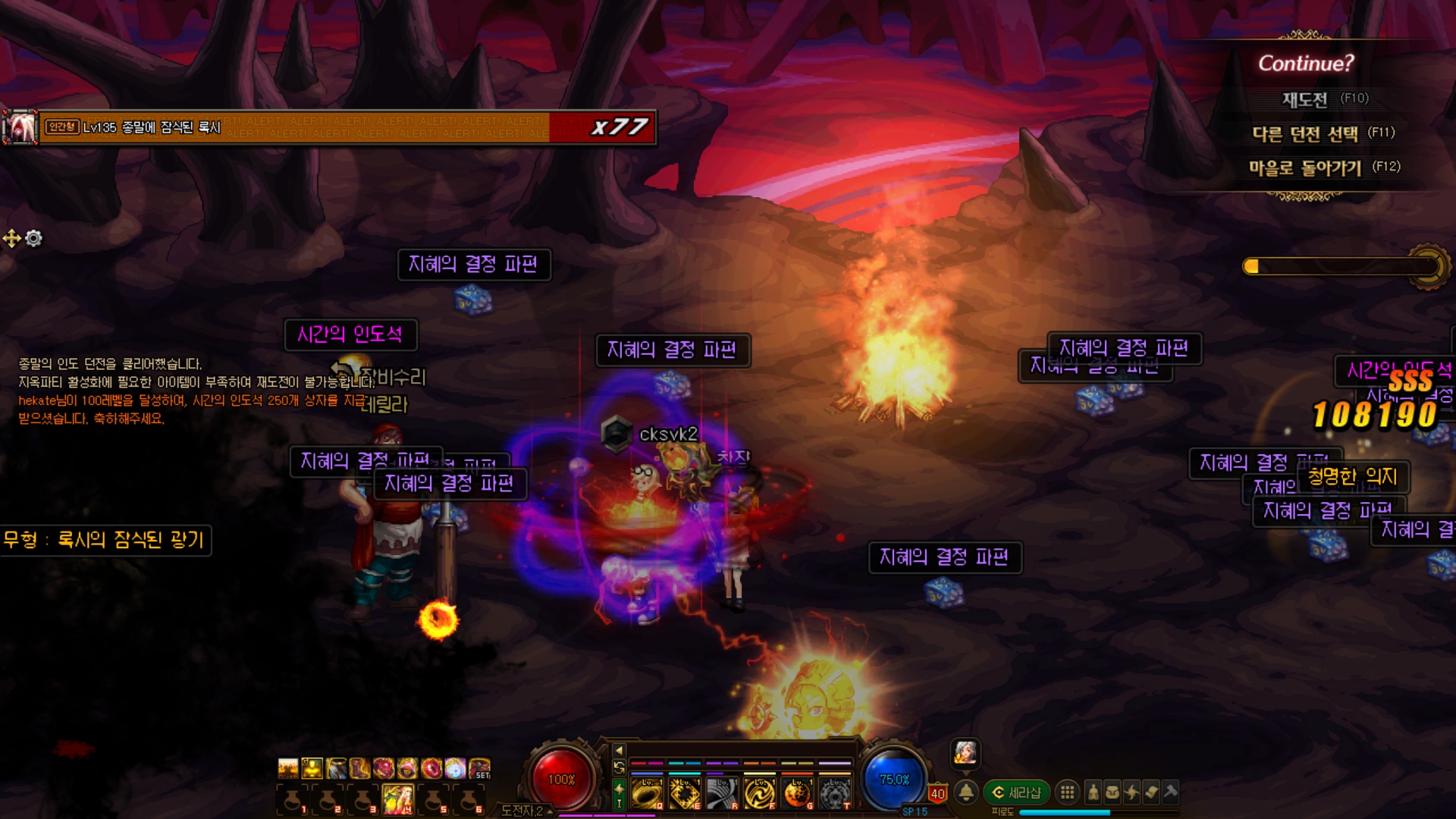1456x819 pixels.
Task: Open the notification bell
Action: coord(966,792)
